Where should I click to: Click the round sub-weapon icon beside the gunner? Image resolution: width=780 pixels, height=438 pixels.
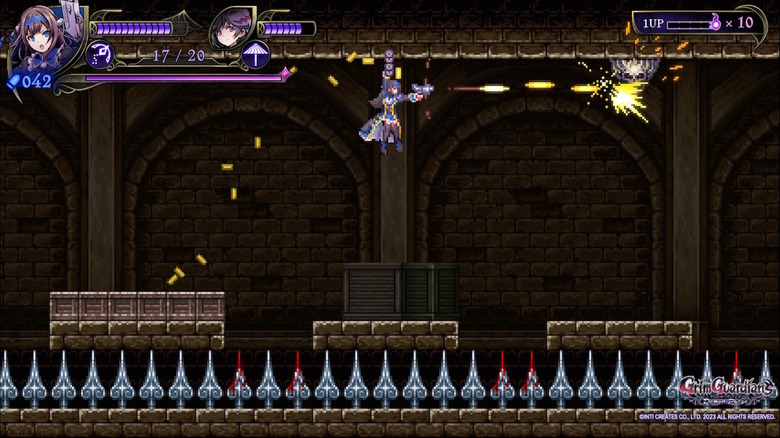point(100,54)
